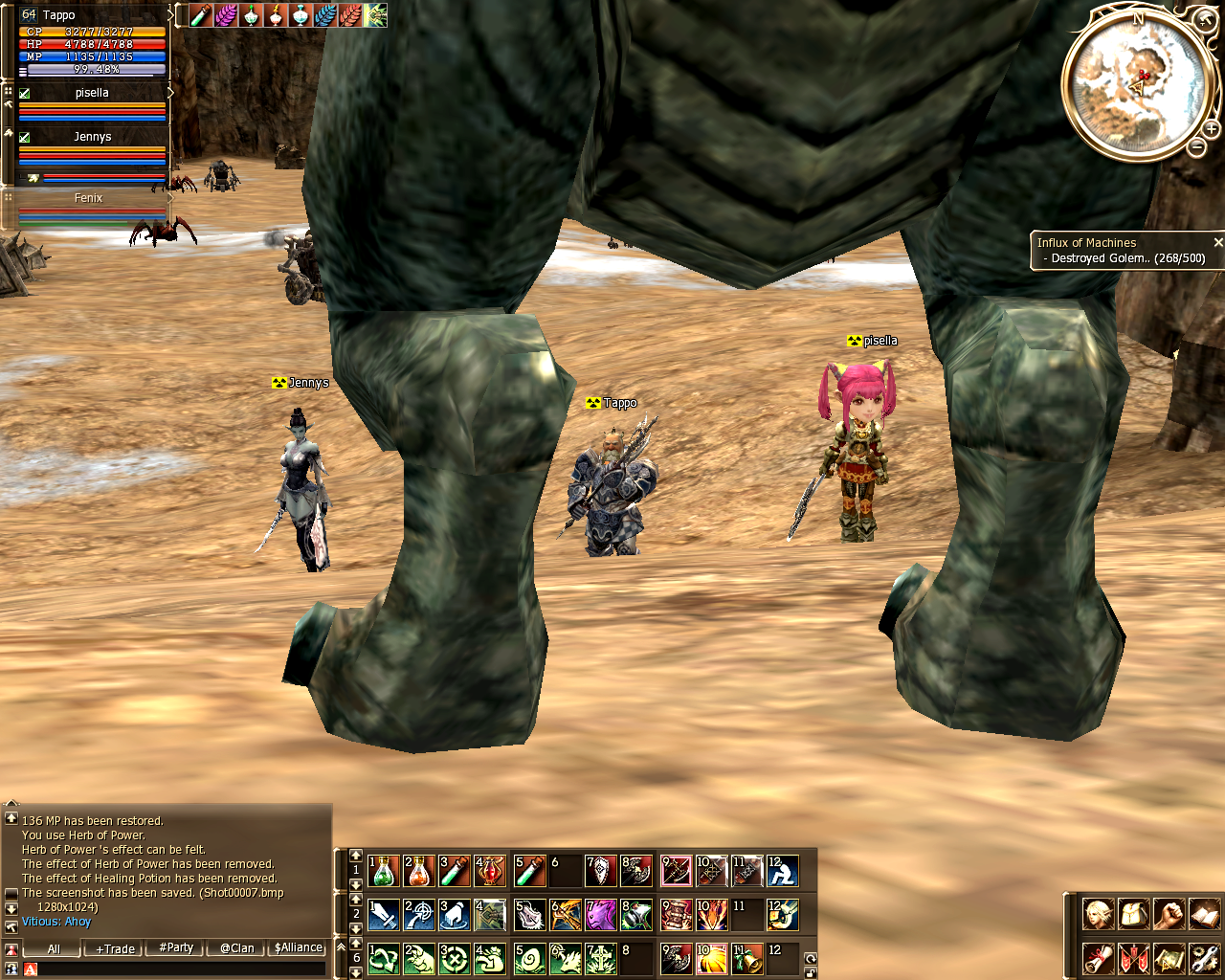Select party member Jennys in the party list
Viewport: 1225px width, 980px height.
92,137
